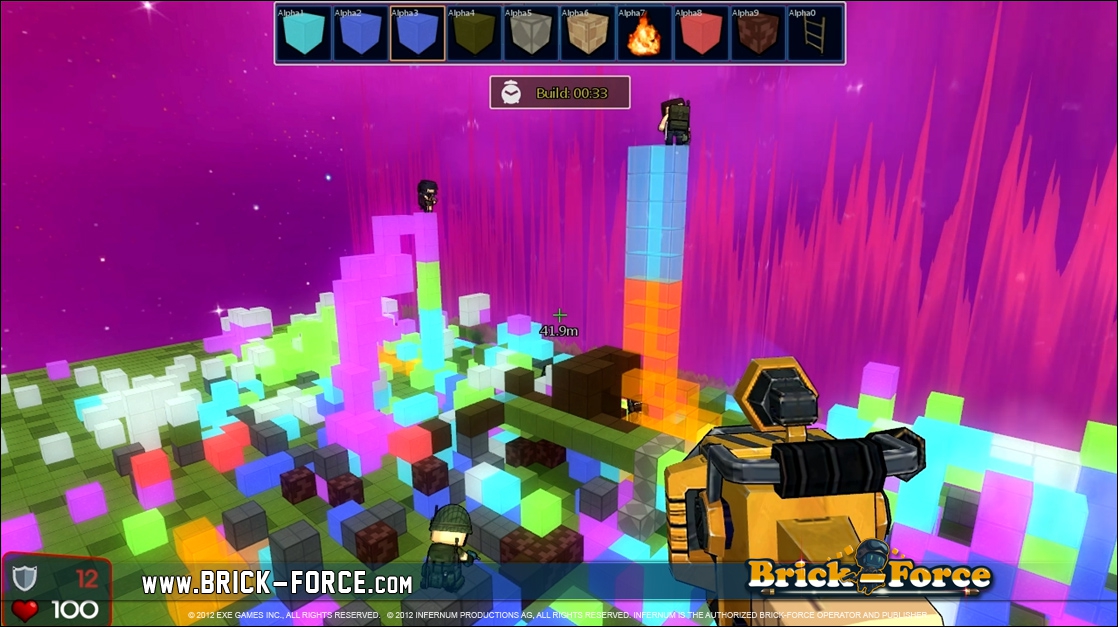This screenshot has height=627, width=1118.
Task: Click the highlighted Alpha3 blue cube slot
Action: point(418,34)
